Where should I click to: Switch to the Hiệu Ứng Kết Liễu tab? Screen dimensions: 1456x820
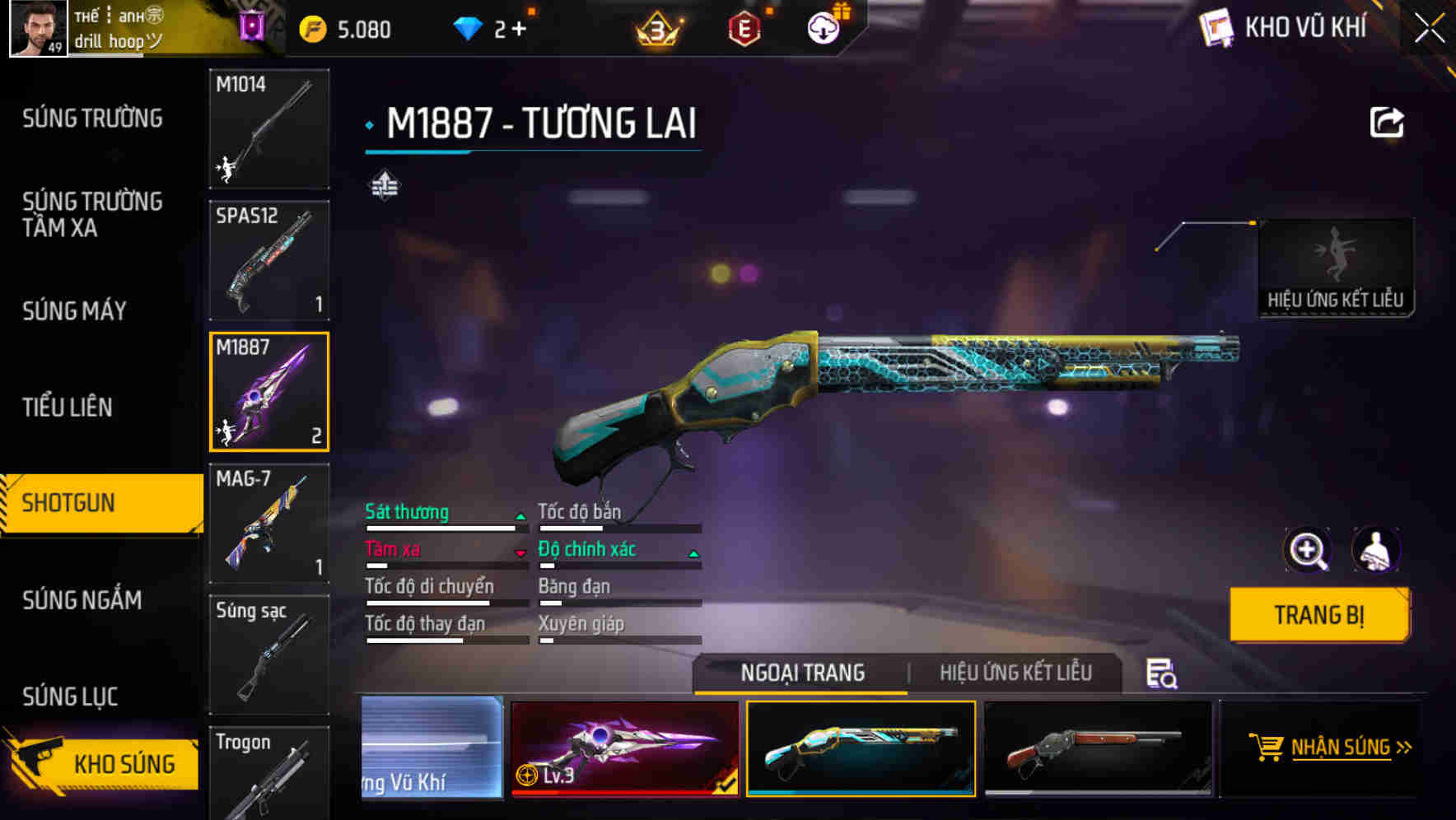coord(1016,673)
